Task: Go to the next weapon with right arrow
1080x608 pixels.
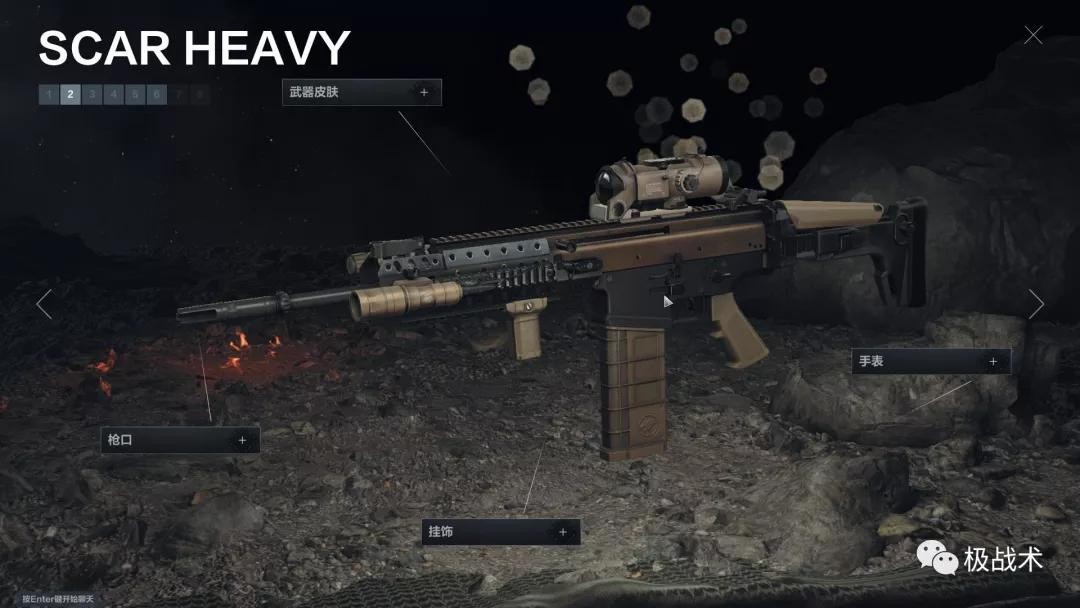Action: click(x=1036, y=304)
